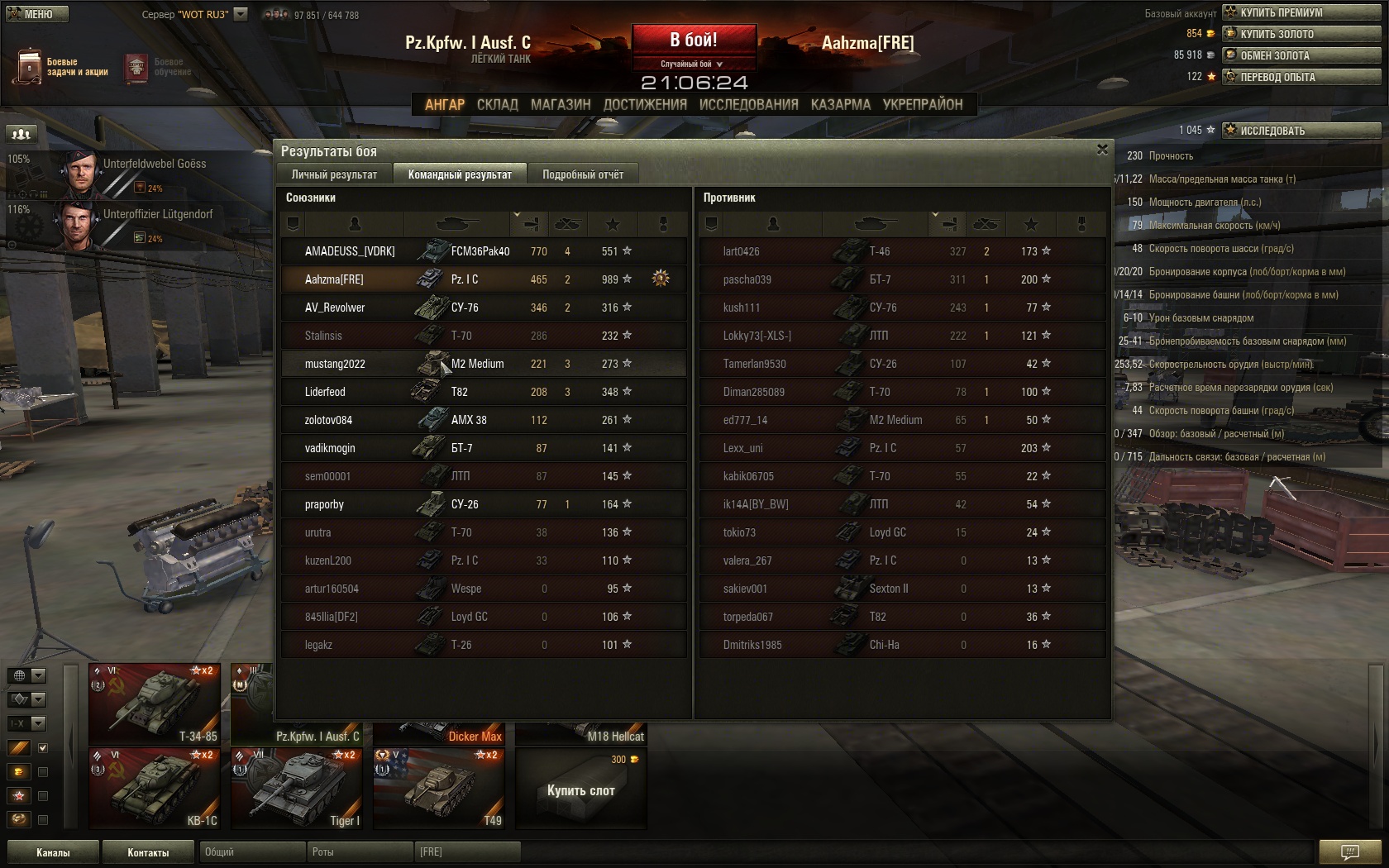Visit the КАЗАРМА section
The image size is (1389, 868).
click(x=840, y=104)
